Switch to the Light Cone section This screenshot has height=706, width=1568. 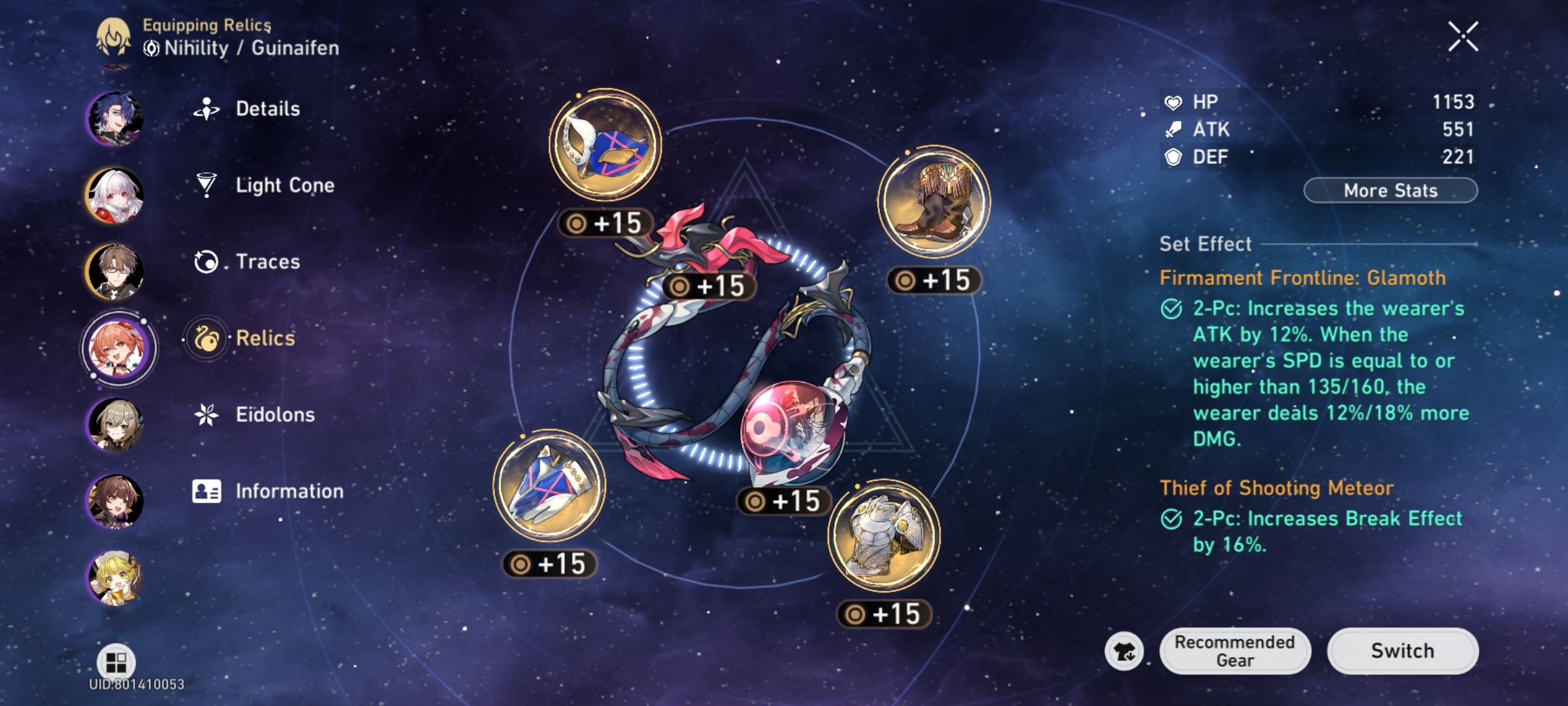[x=284, y=185]
